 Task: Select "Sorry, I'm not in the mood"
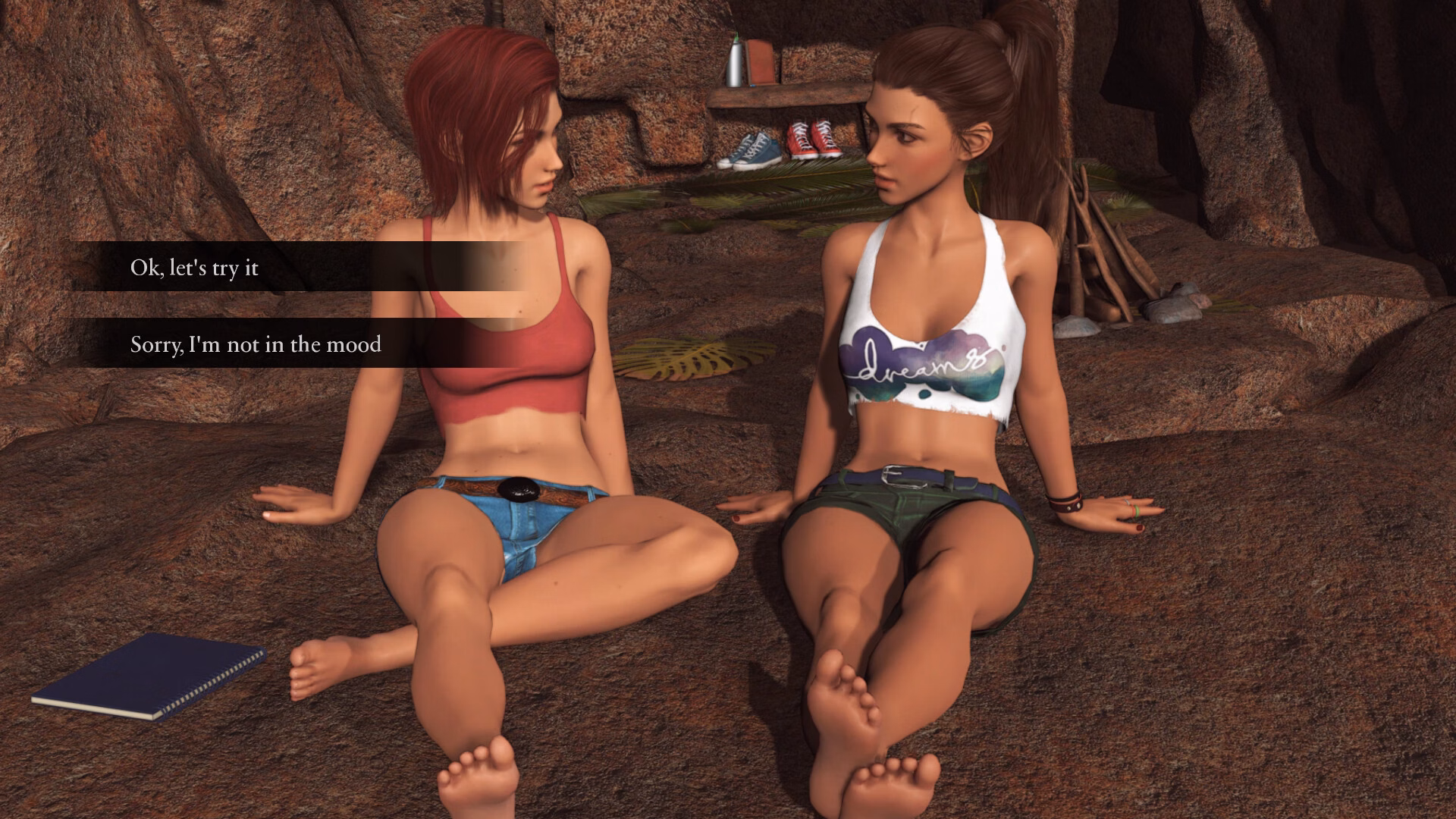click(x=256, y=344)
